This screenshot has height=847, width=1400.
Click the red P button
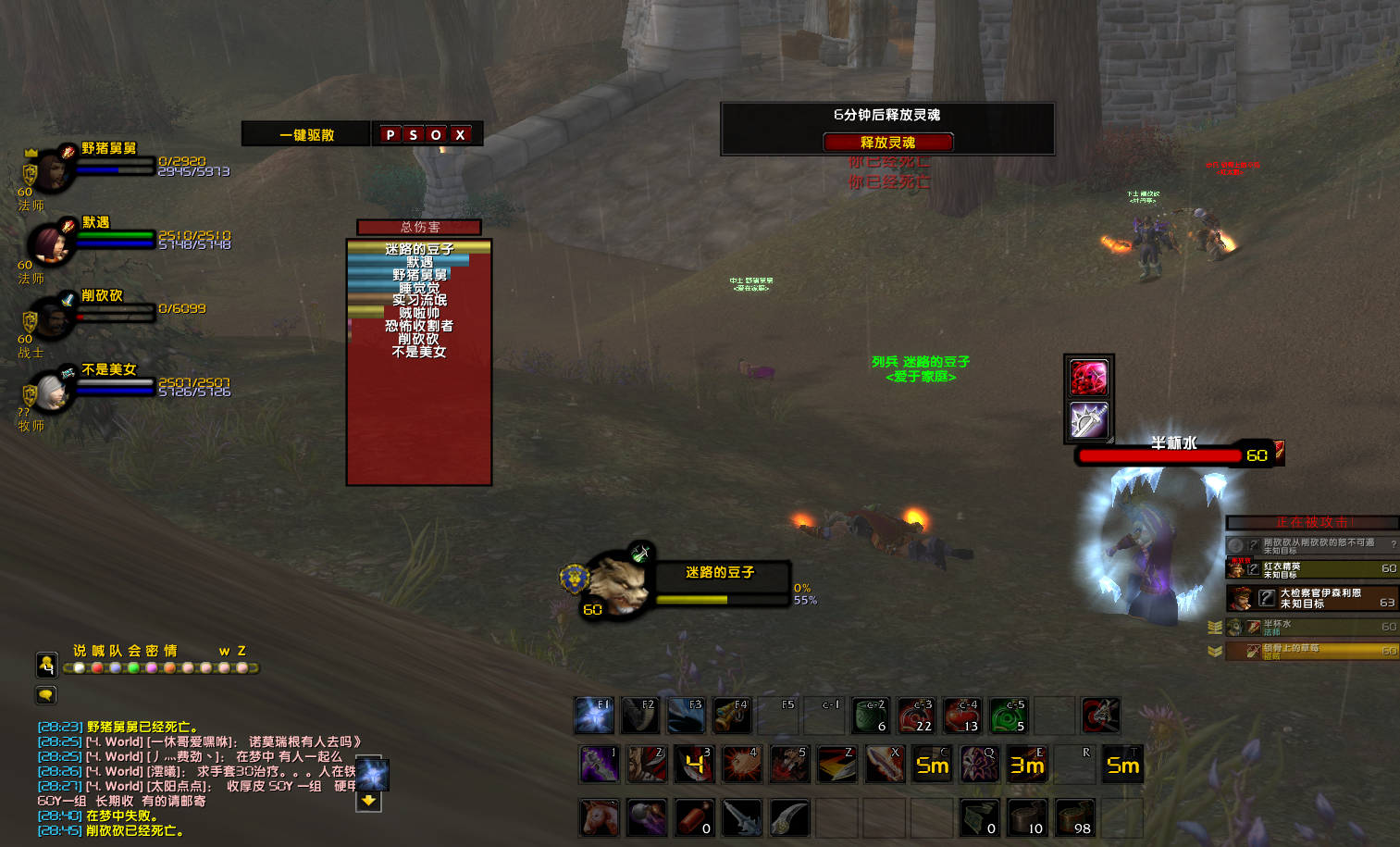pos(390,135)
